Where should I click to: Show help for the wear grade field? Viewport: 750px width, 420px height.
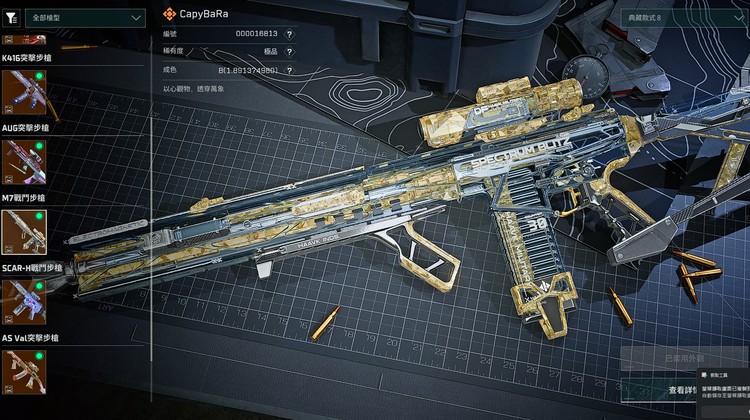point(290,70)
